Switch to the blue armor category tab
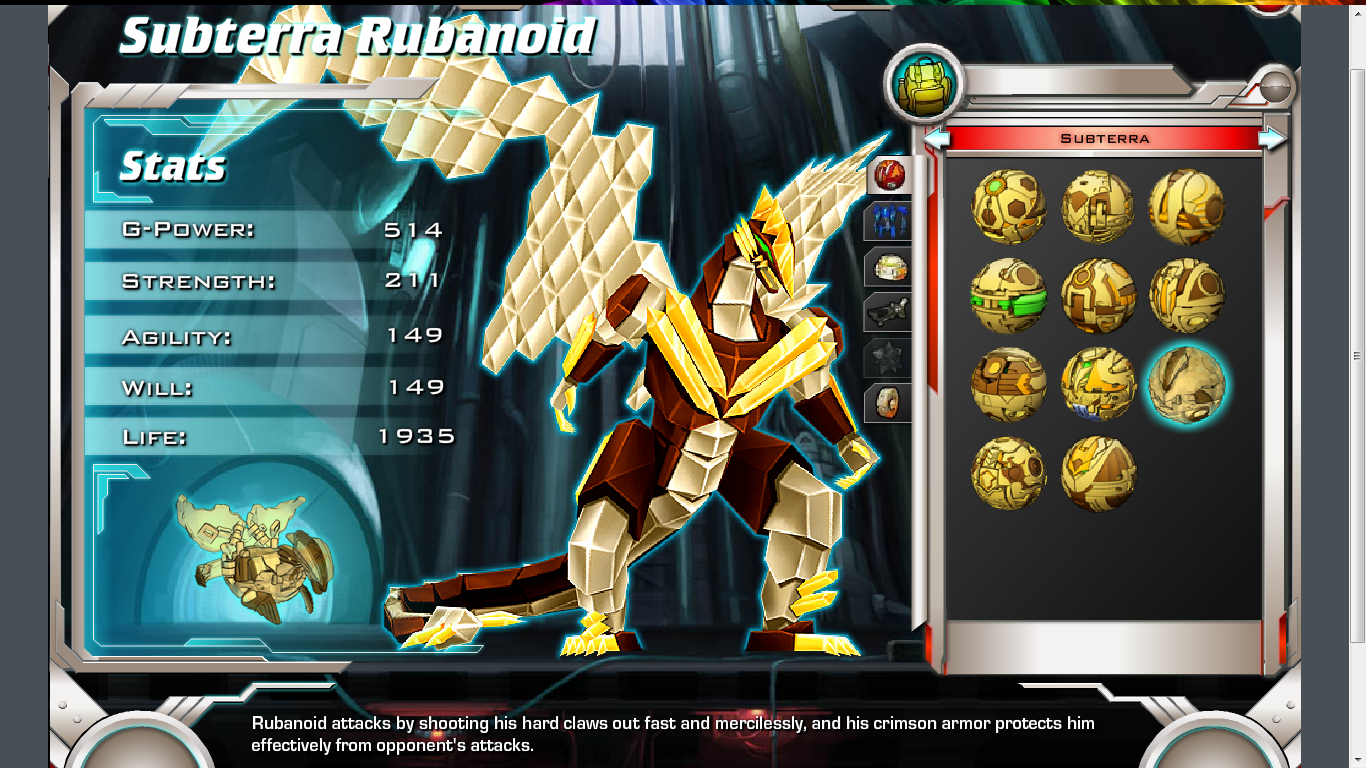Screen dimensions: 1366x768 click(x=889, y=221)
